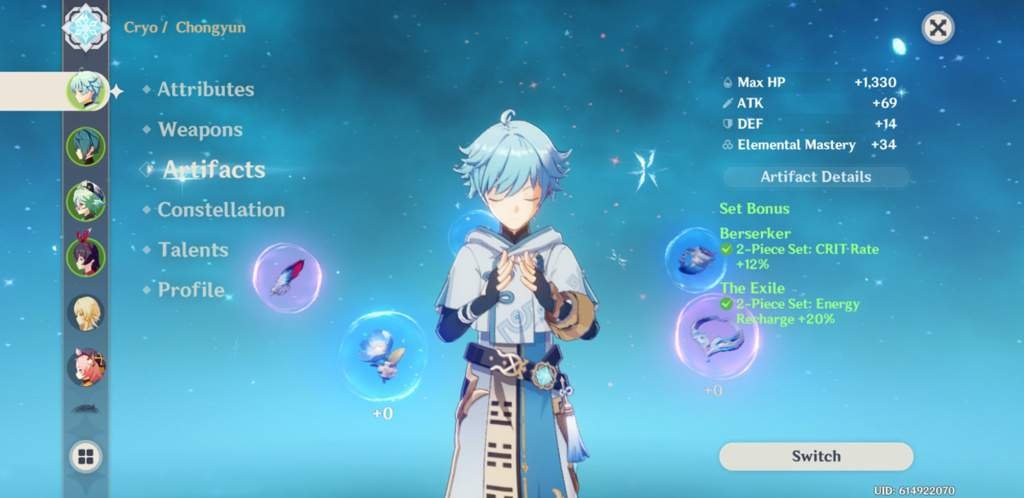
Task: Open the Artifact Details panel
Action: click(x=815, y=177)
